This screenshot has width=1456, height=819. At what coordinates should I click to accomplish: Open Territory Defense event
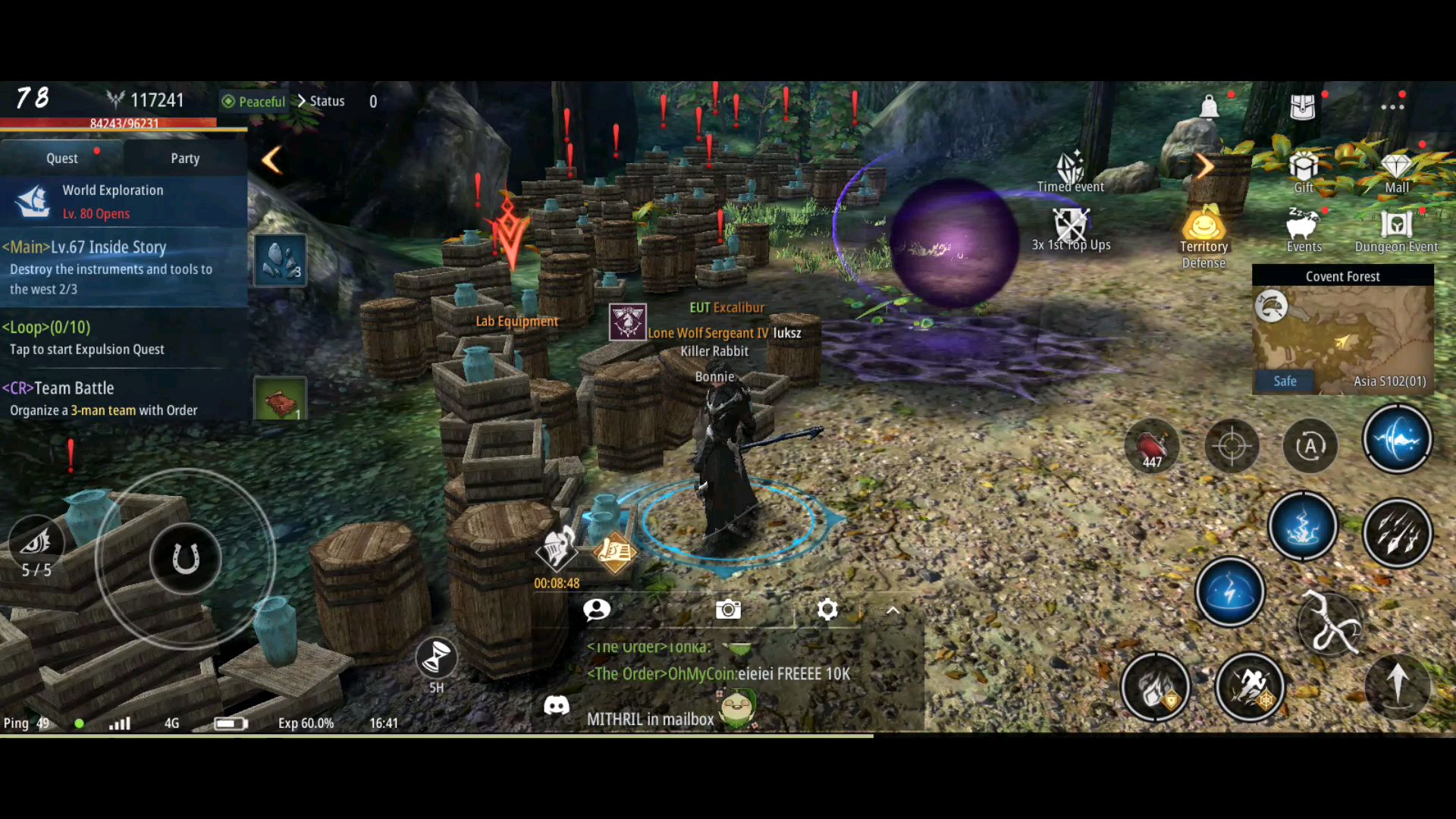(x=1203, y=235)
